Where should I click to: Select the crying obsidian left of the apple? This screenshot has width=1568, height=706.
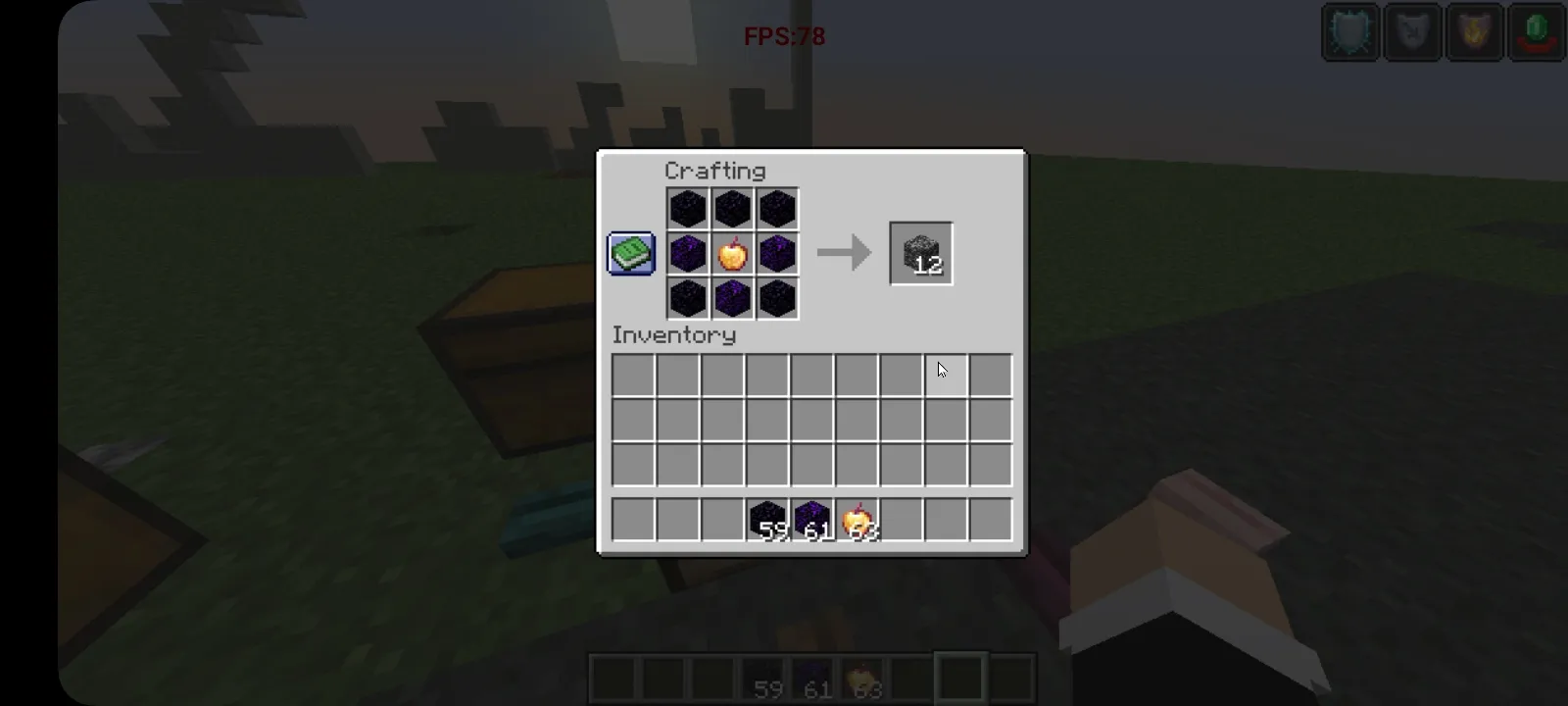(687, 253)
